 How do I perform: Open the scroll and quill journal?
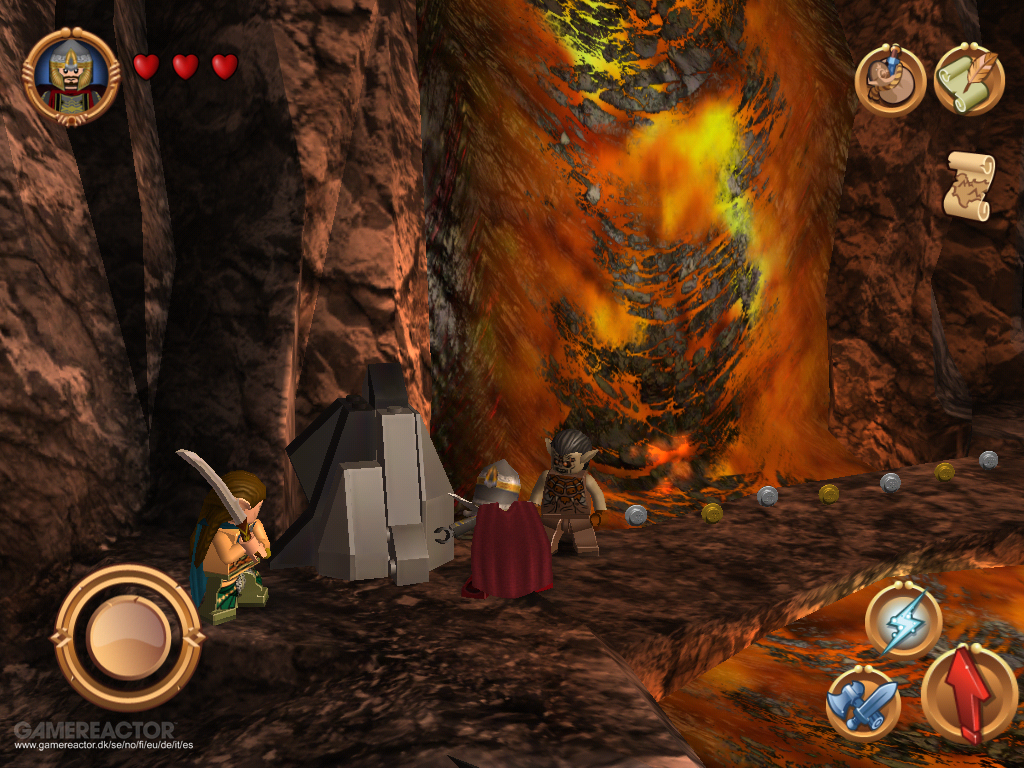pos(968,78)
